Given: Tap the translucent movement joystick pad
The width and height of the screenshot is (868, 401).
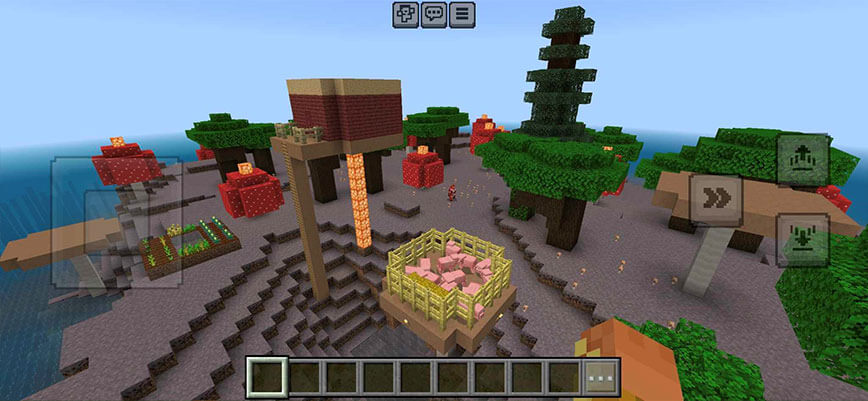Looking at the screenshot, I should (116, 221).
